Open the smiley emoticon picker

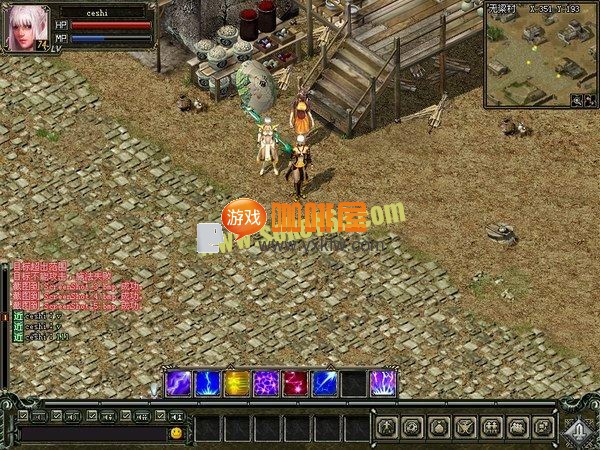coord(176,433)
